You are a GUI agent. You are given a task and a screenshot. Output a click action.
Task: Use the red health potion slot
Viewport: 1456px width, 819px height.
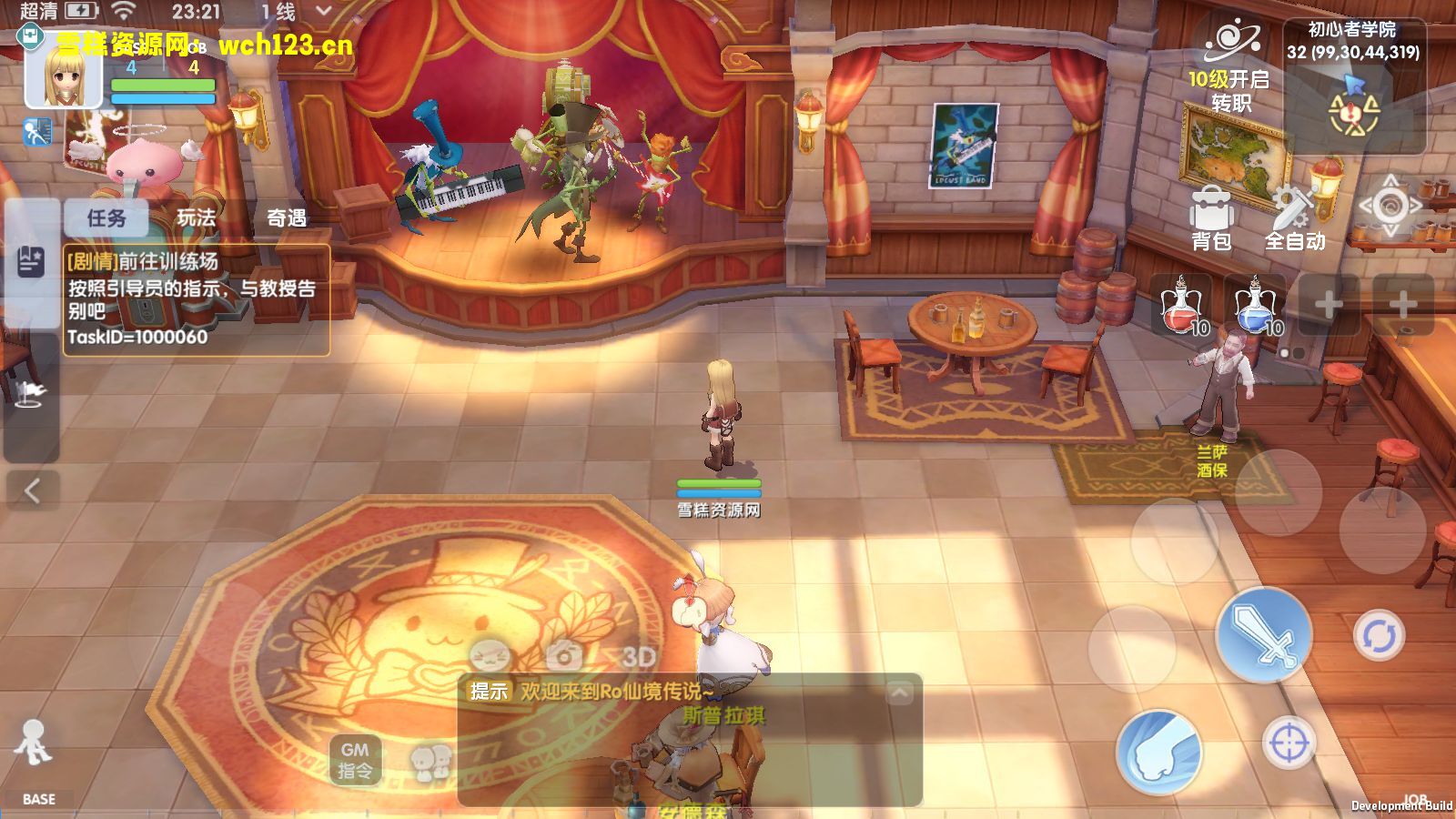coord(1182,307)
